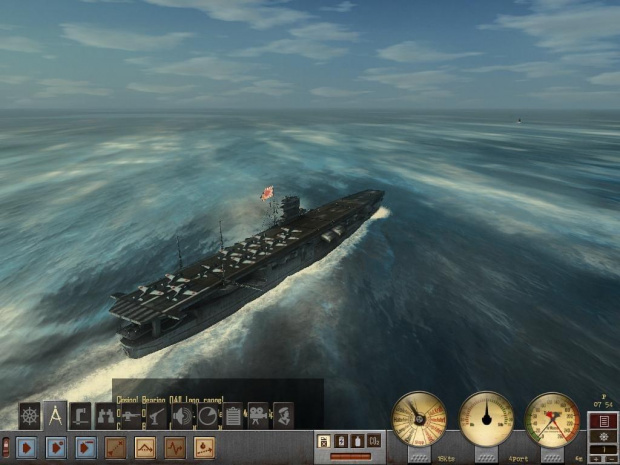
Task: Open the ship's helm wheel station
Action: [x=29, y=415]
